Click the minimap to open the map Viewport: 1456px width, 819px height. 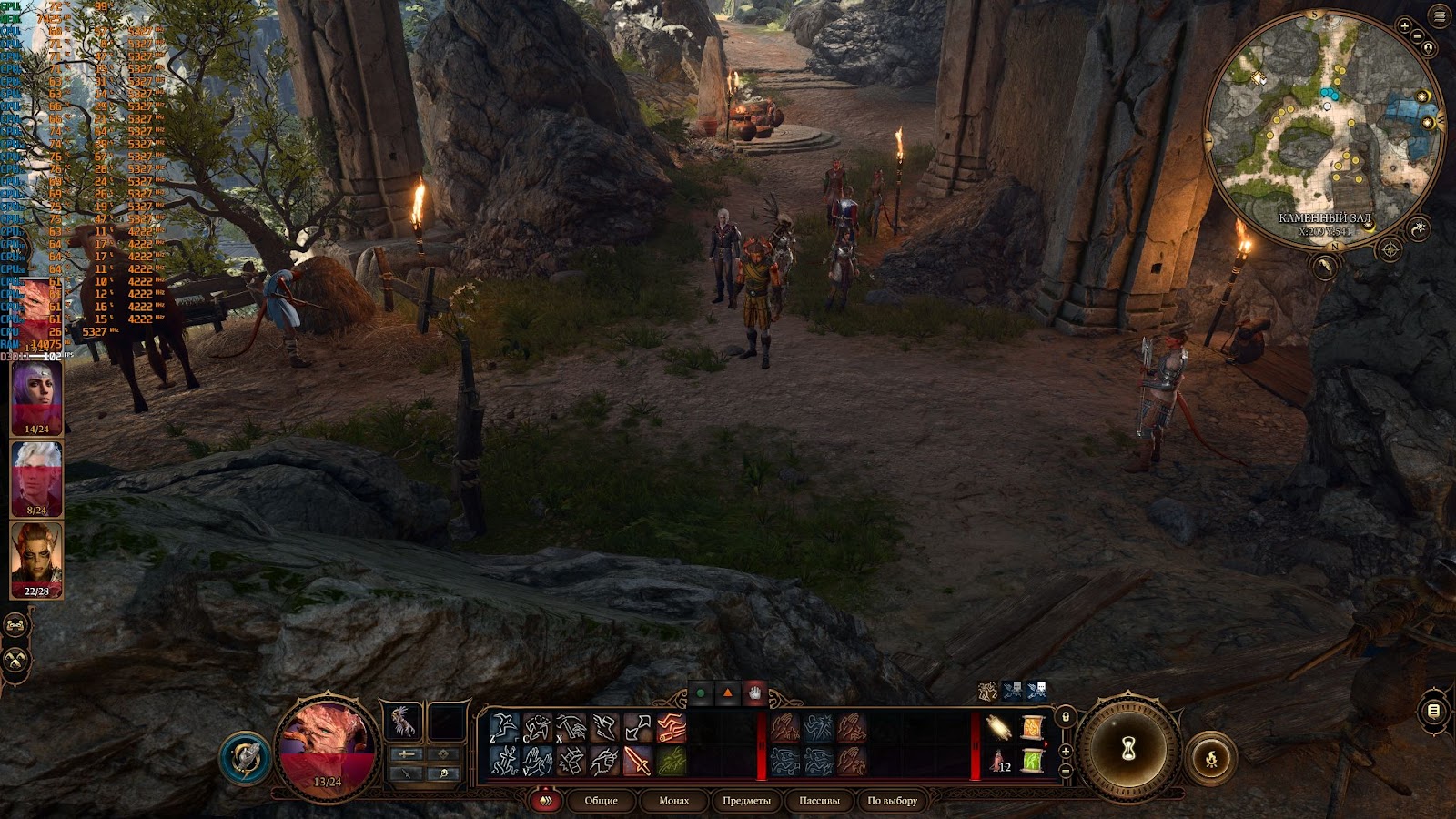pyautogui.click(x=1325, y=127)
